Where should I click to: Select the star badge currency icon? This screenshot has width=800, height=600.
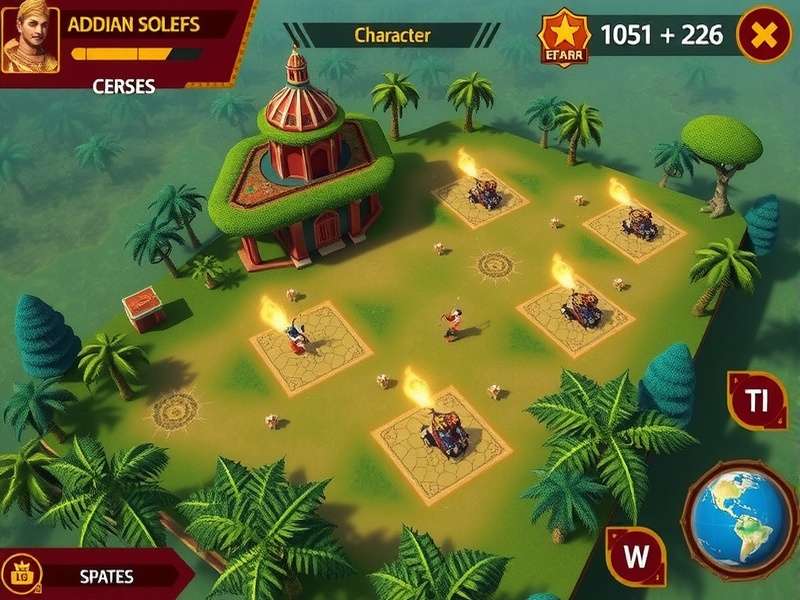pos(565,36)
